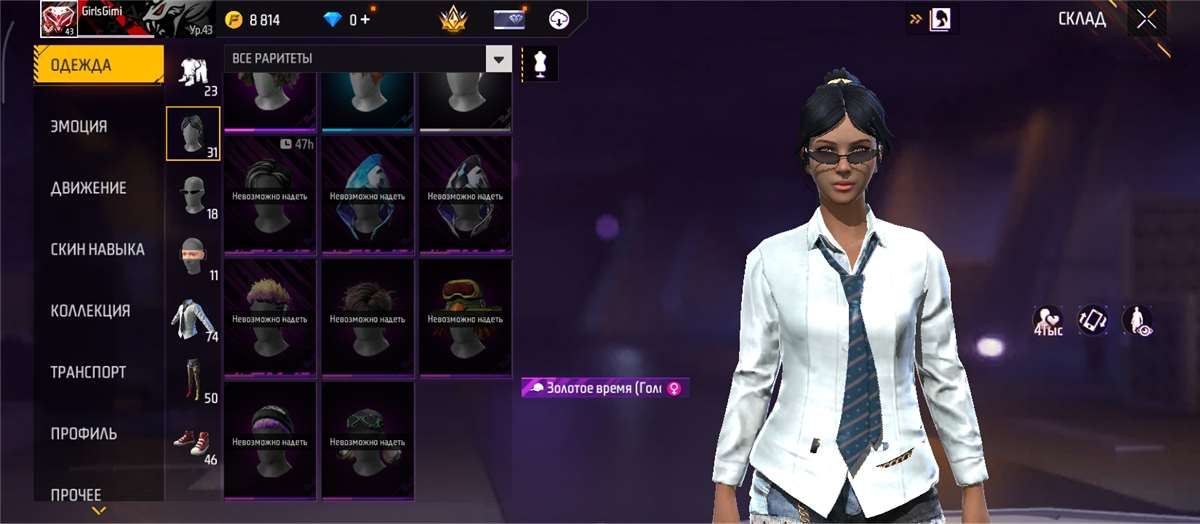The height and width of the screenshot is (524, 1200).
Task: Switch to the jacket tops tab
Action: [193, 320]
